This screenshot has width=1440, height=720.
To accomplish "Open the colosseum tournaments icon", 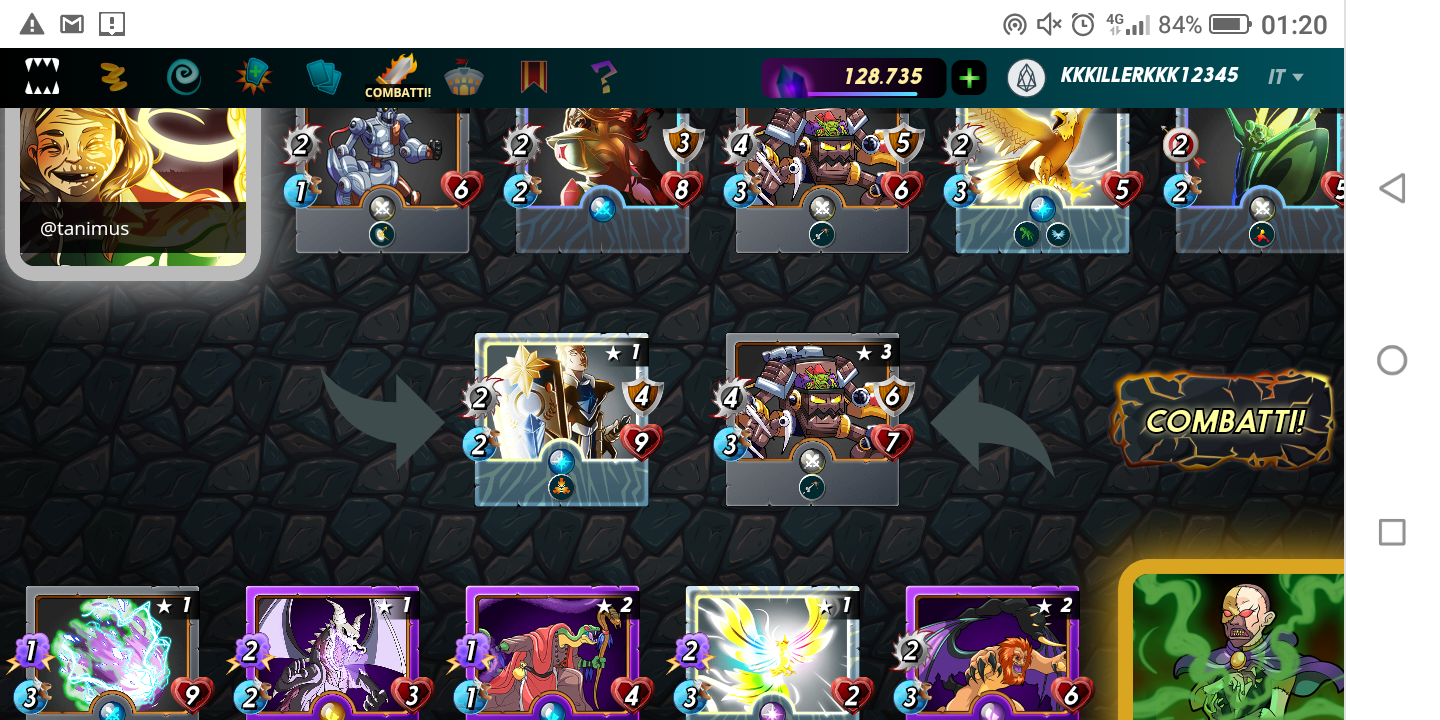I will pyautogui.click(x=464, y=77).
